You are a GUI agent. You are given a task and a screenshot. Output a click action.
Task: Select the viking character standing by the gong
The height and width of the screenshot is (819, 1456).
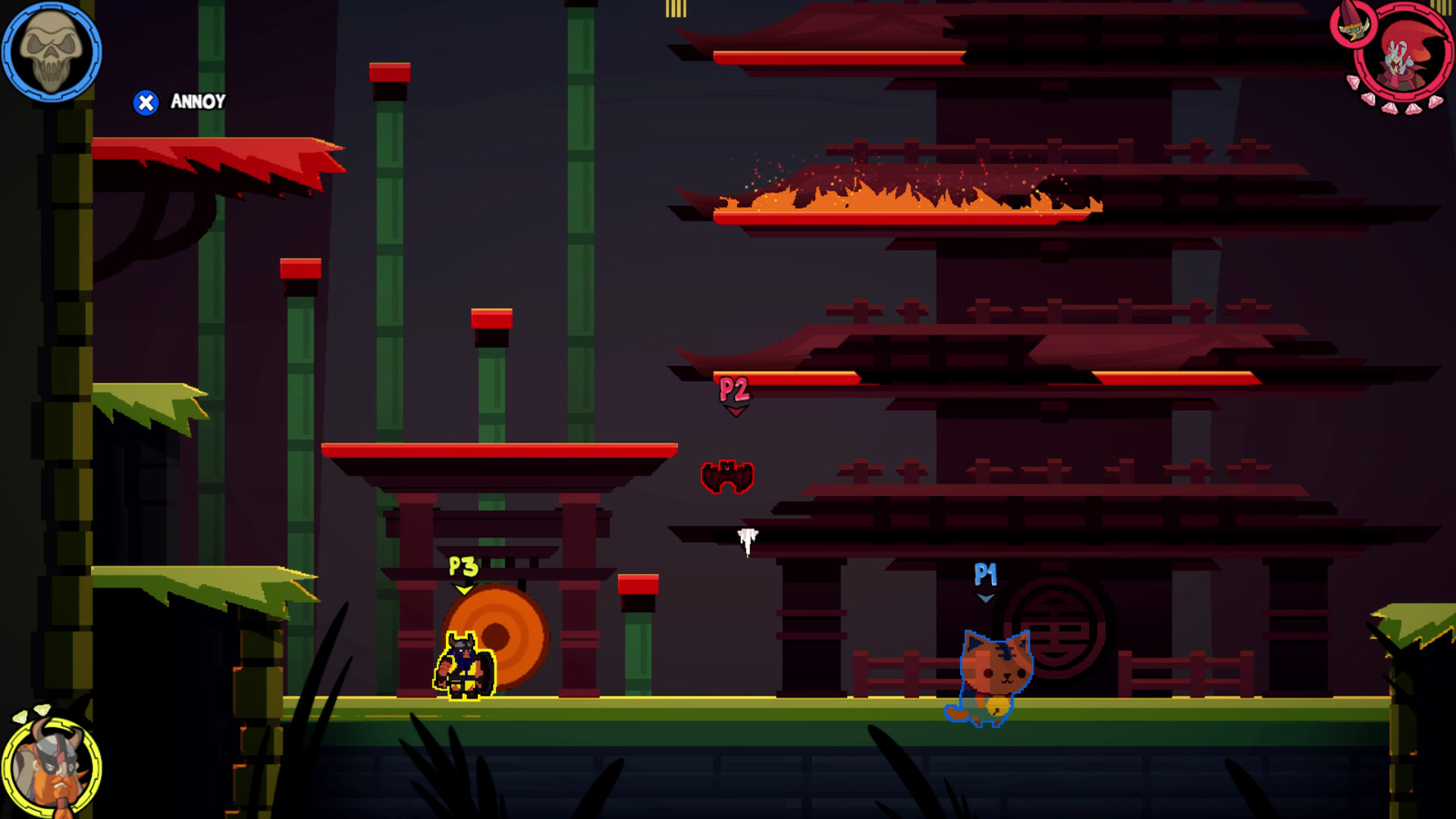point(465,667)
